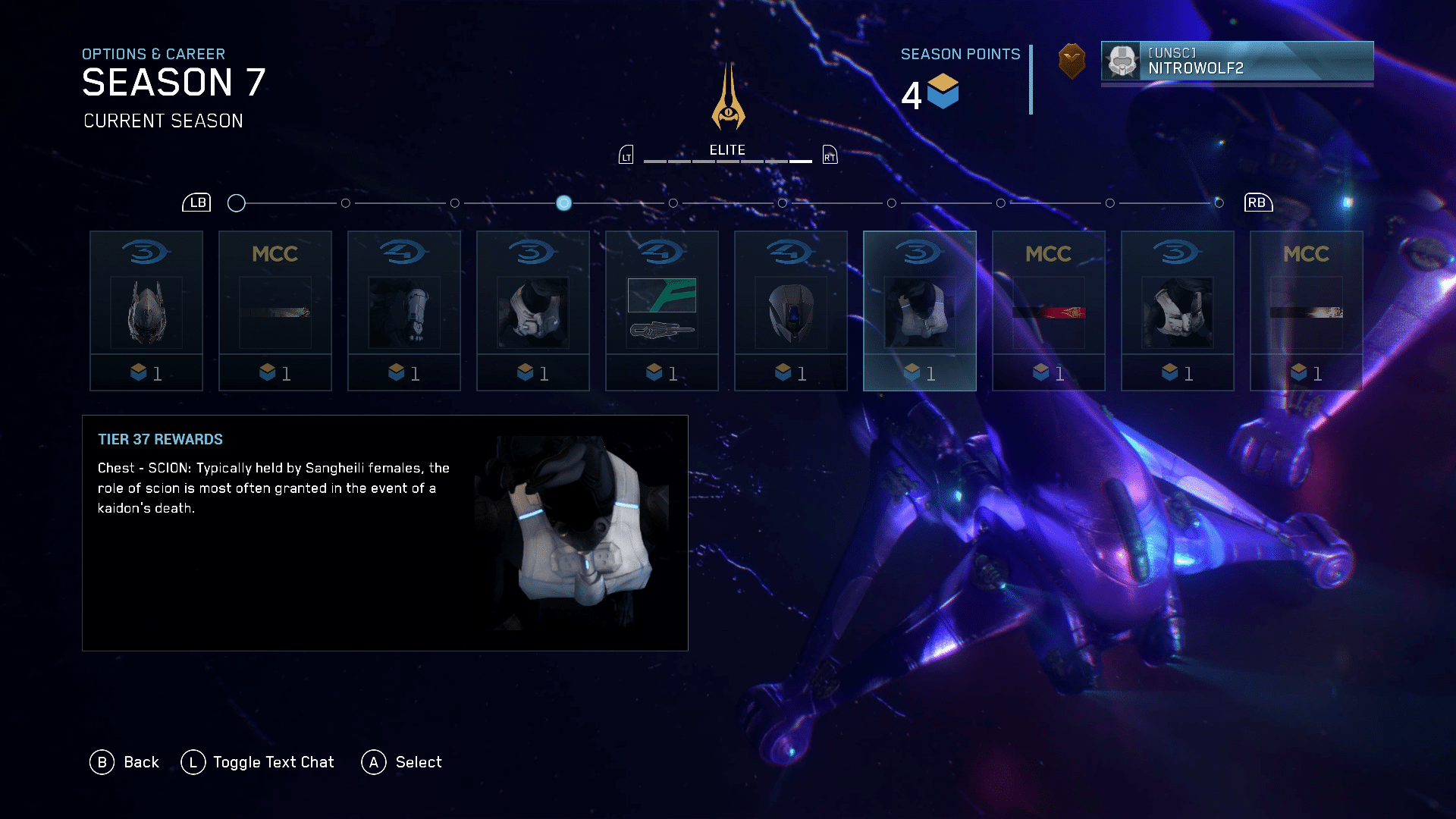Go to the large first page circle
Image resolution: width=1456 pixels, height=819 pixels.
pos(237,203)
